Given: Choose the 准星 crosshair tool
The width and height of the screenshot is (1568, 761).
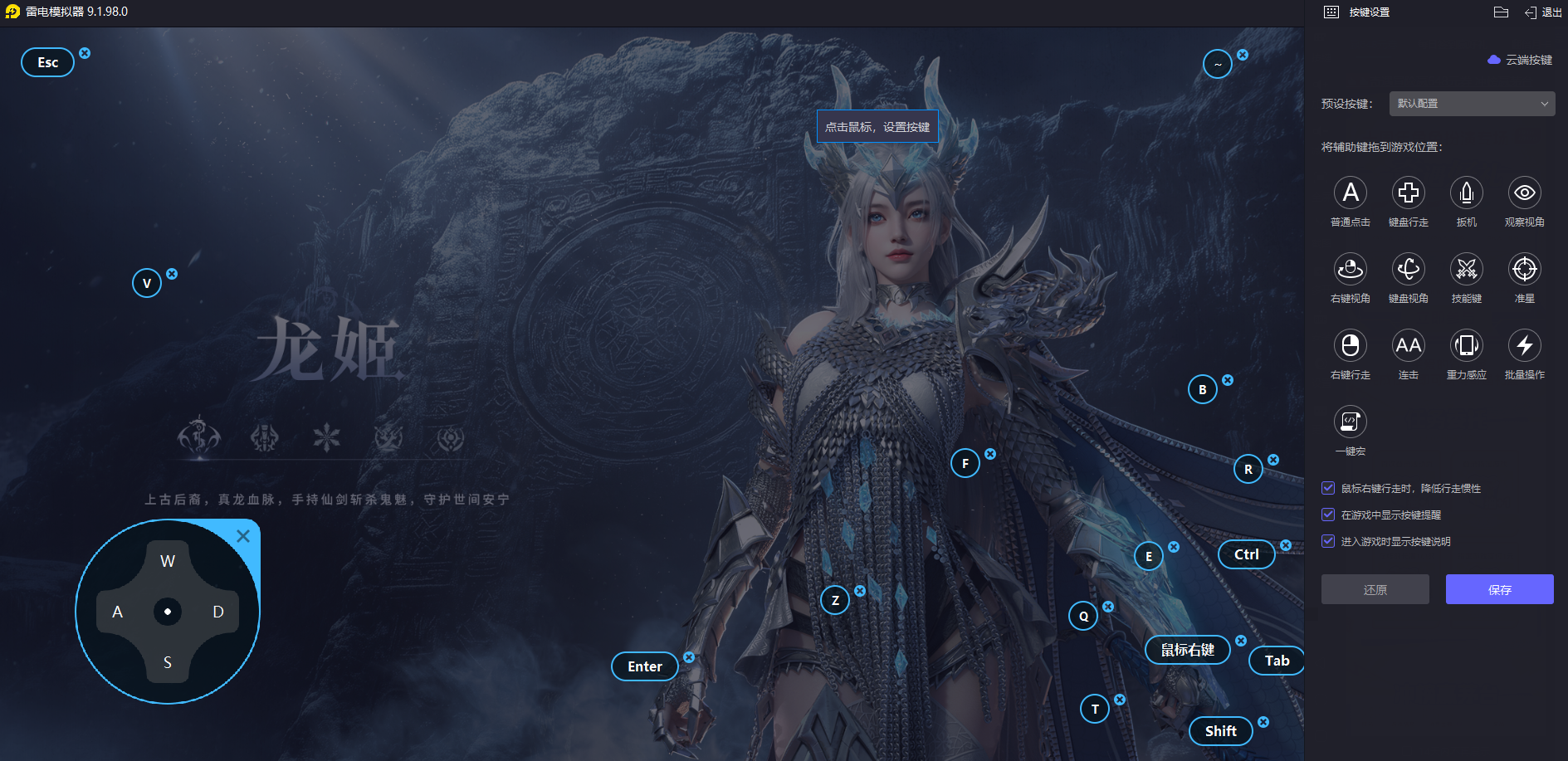Looking at the screenshot, I should click(1525, 270).
